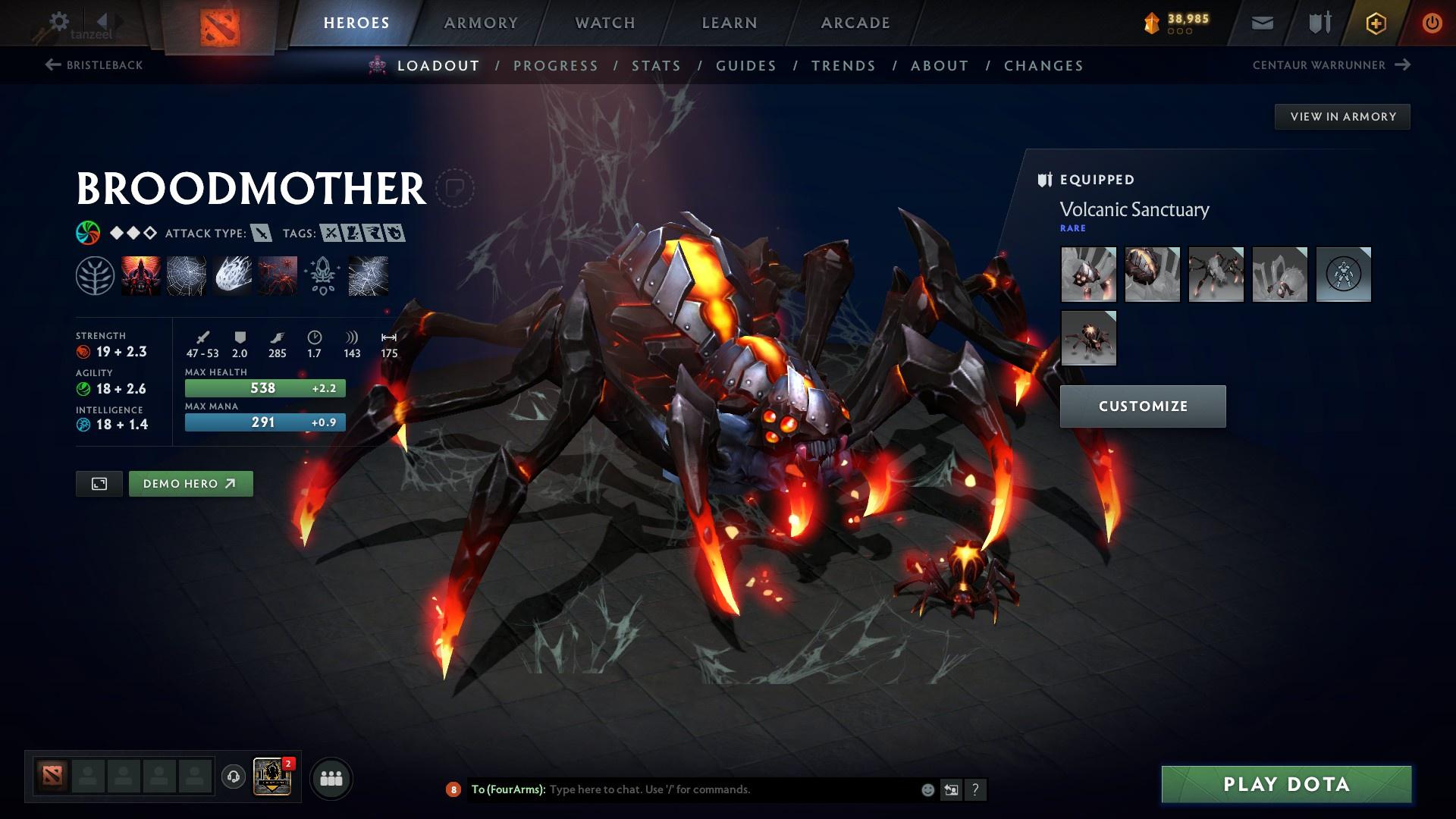Select the Insatiable Hunger ability icon
Viewport: 1456px width, 819px height.
tap(140, 275)
